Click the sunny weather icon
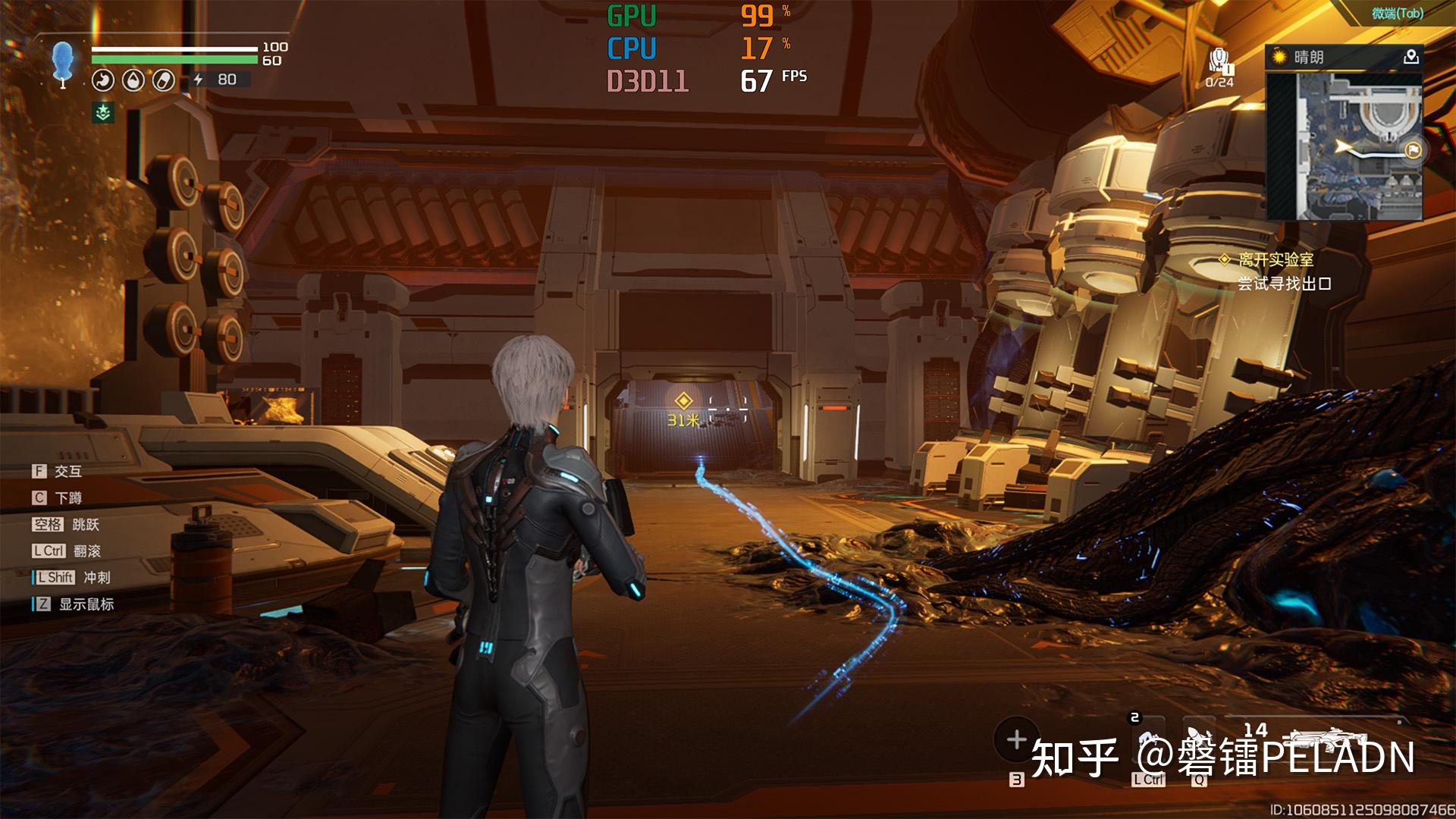Viewport: 1456px width, 819px height. [x=1281, y=57]
